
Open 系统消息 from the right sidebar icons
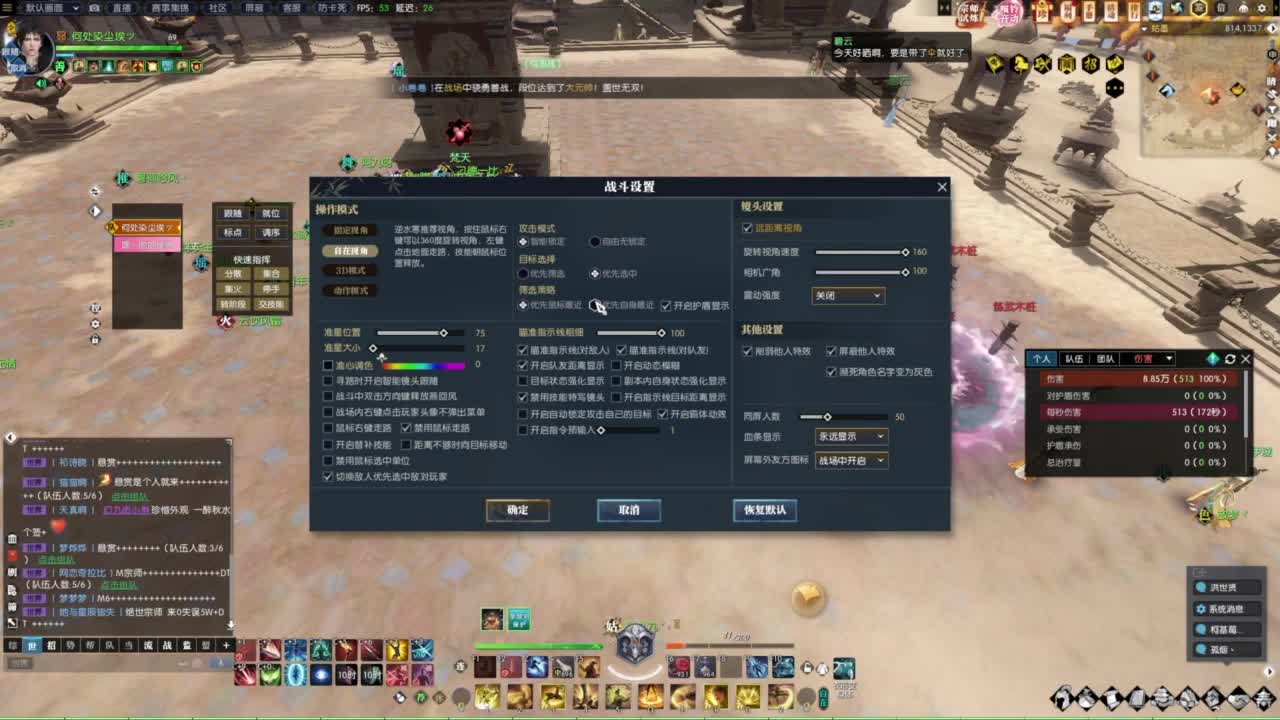coord(1226,609)
